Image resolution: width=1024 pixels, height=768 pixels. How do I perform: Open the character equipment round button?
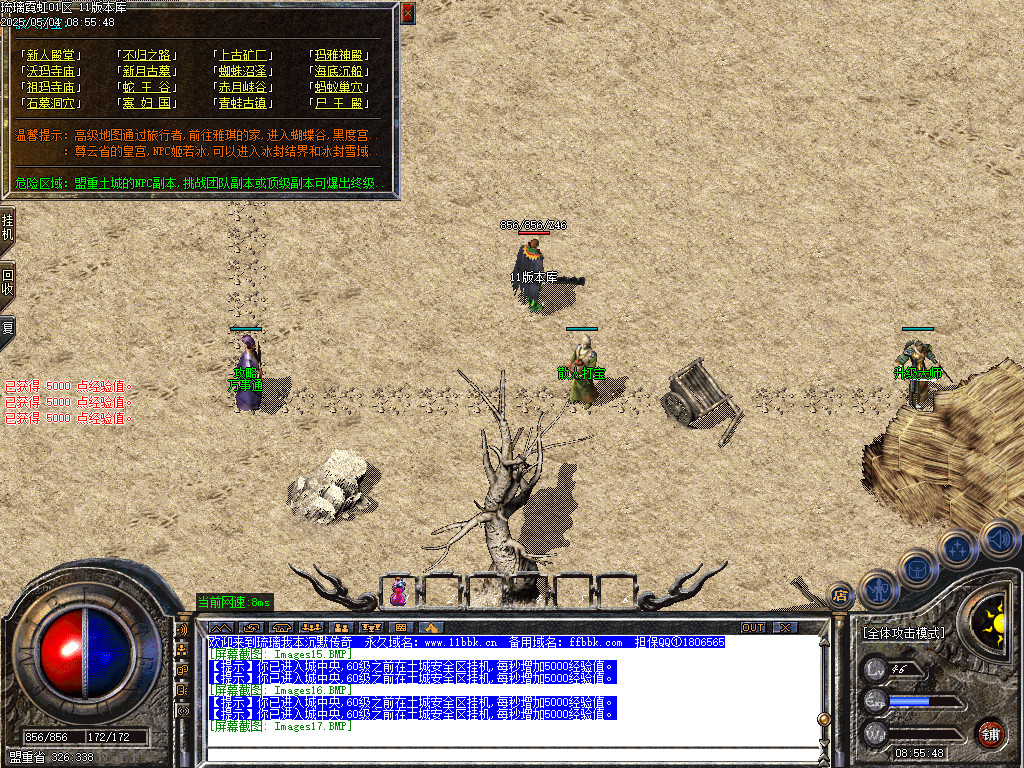coord(878,589)
